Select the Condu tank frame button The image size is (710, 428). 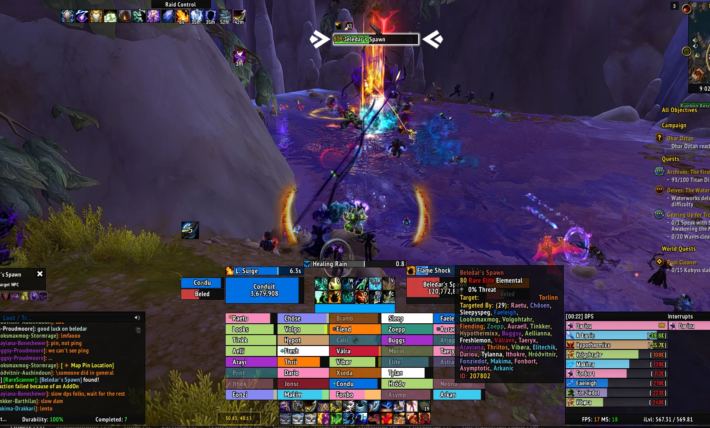pyautogui.click(x=202, y=282)
